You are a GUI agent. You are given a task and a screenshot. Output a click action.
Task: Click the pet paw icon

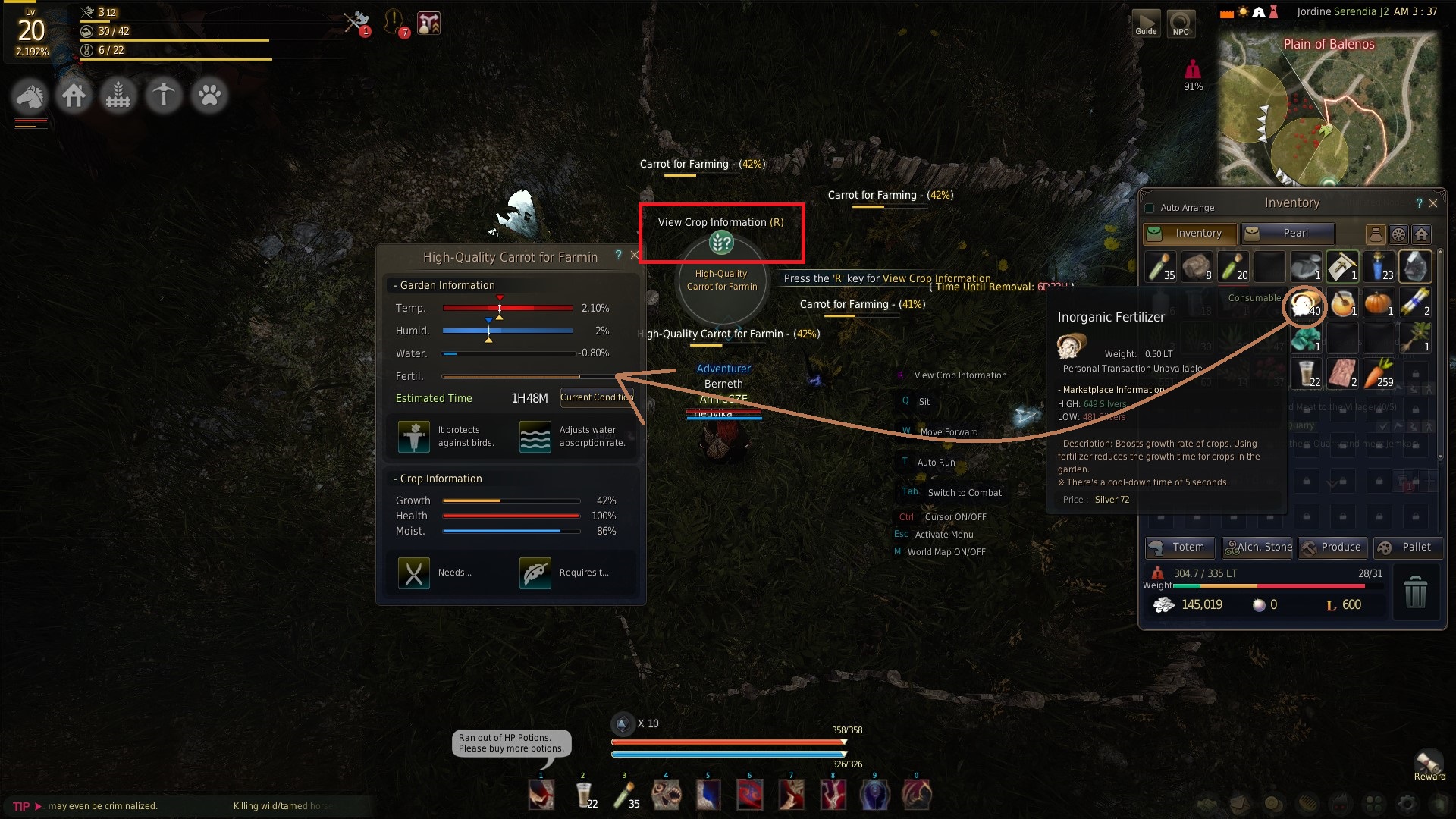point(209,96)
